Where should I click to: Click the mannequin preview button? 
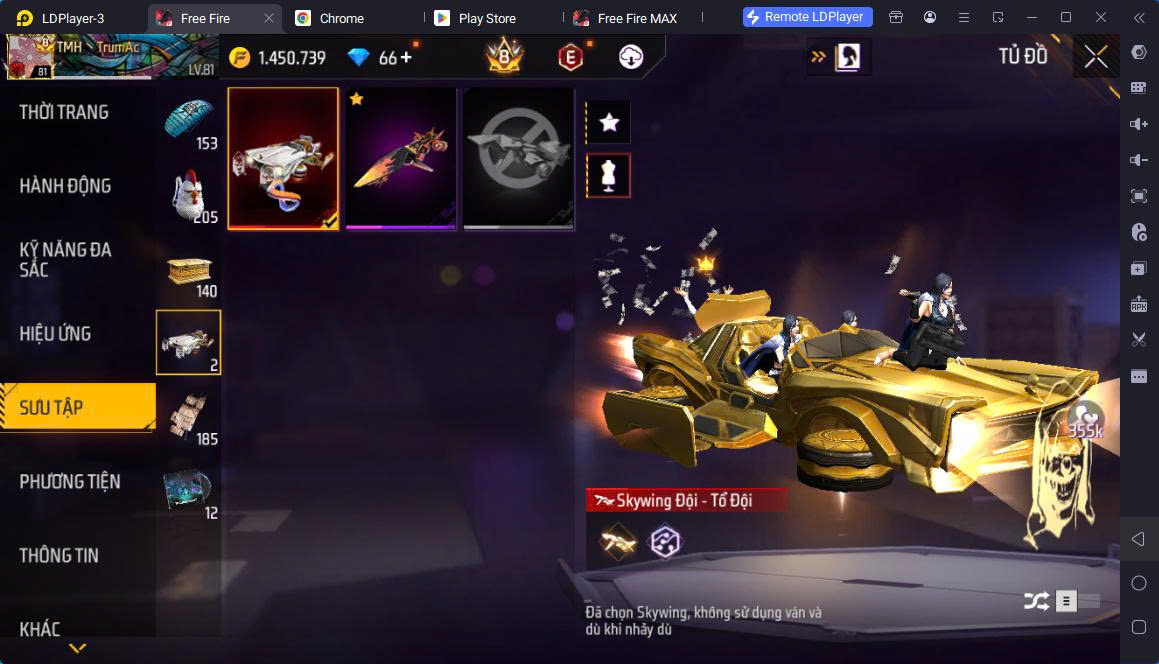point(608,176)
